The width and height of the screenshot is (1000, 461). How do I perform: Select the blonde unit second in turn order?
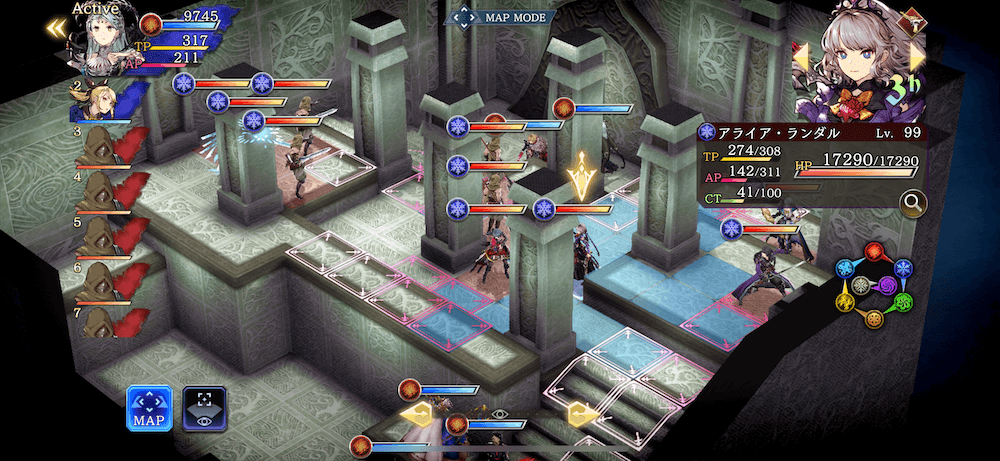[97, 100]
